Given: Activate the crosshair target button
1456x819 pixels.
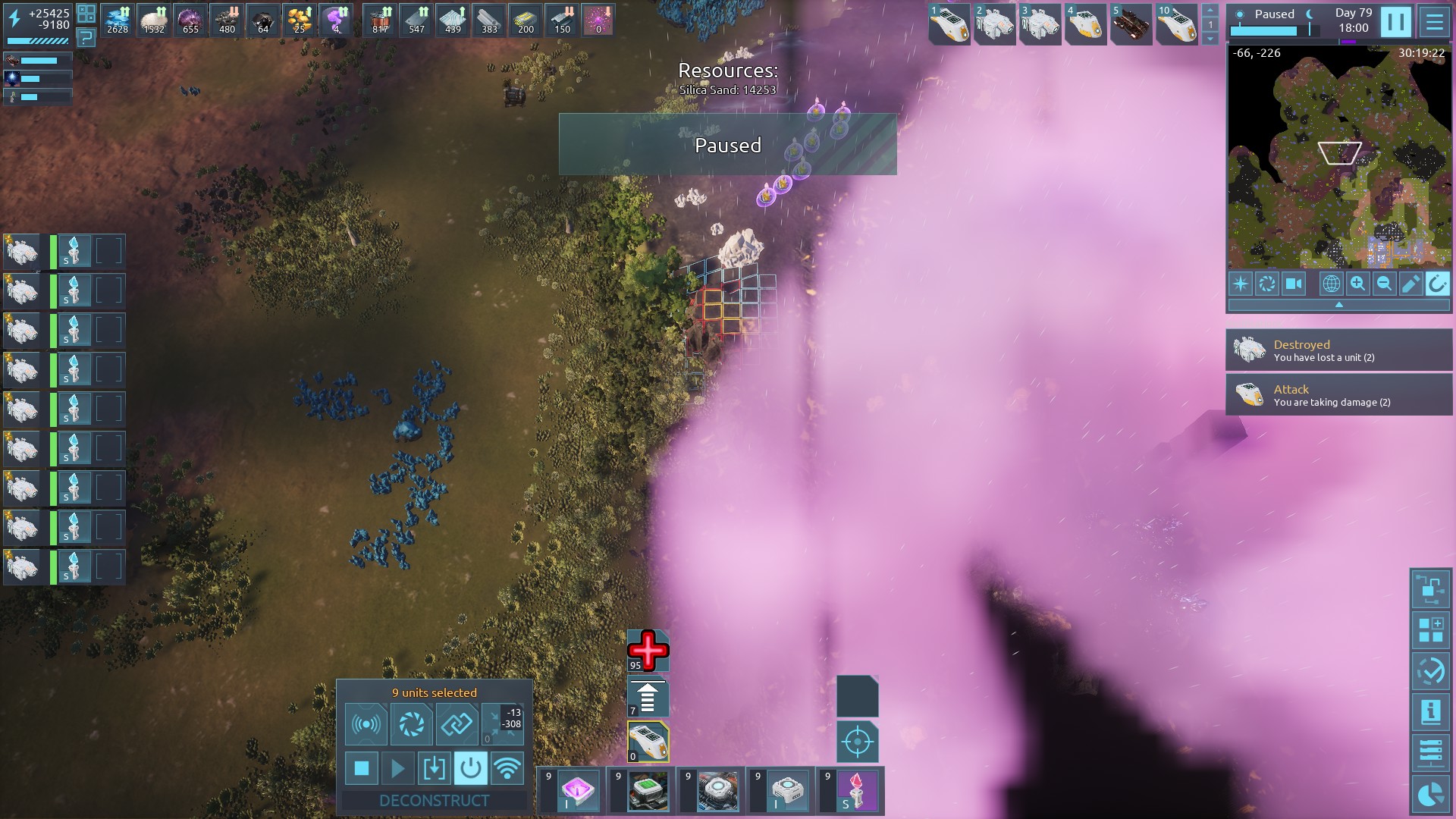Looking at the screenshot, I should pos(858,742).
